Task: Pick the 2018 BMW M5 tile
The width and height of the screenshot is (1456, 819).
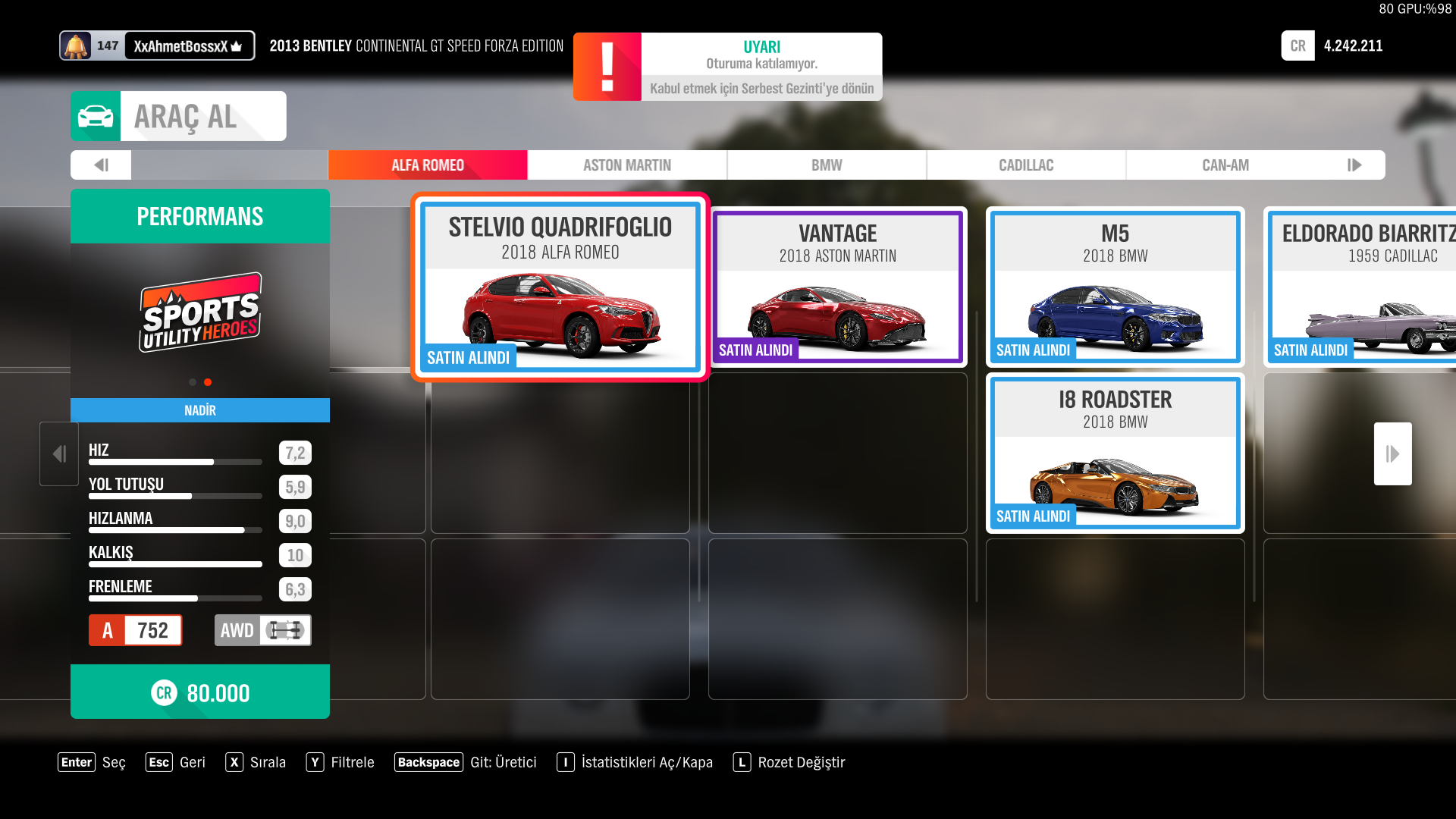Action: [1115, 287]
